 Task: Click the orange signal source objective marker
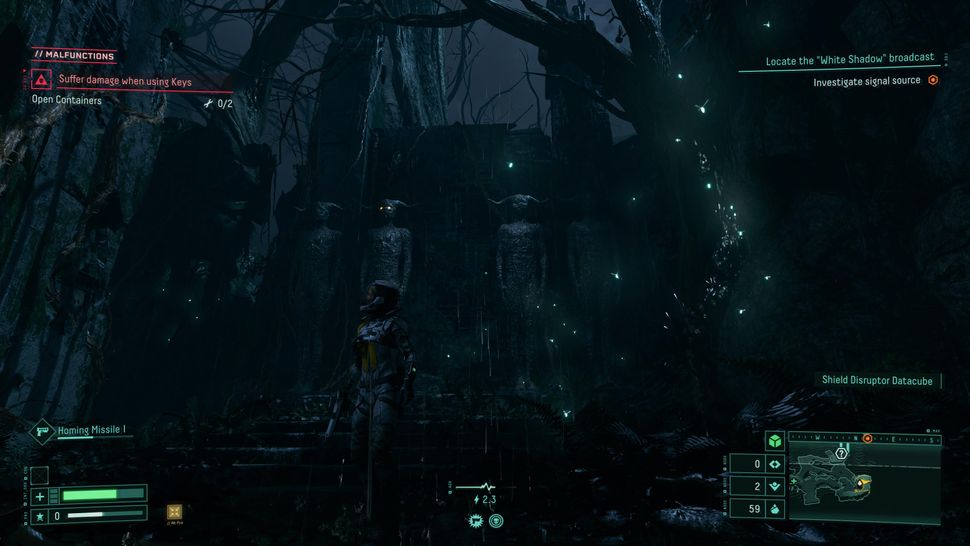click(x=933, y=80)
